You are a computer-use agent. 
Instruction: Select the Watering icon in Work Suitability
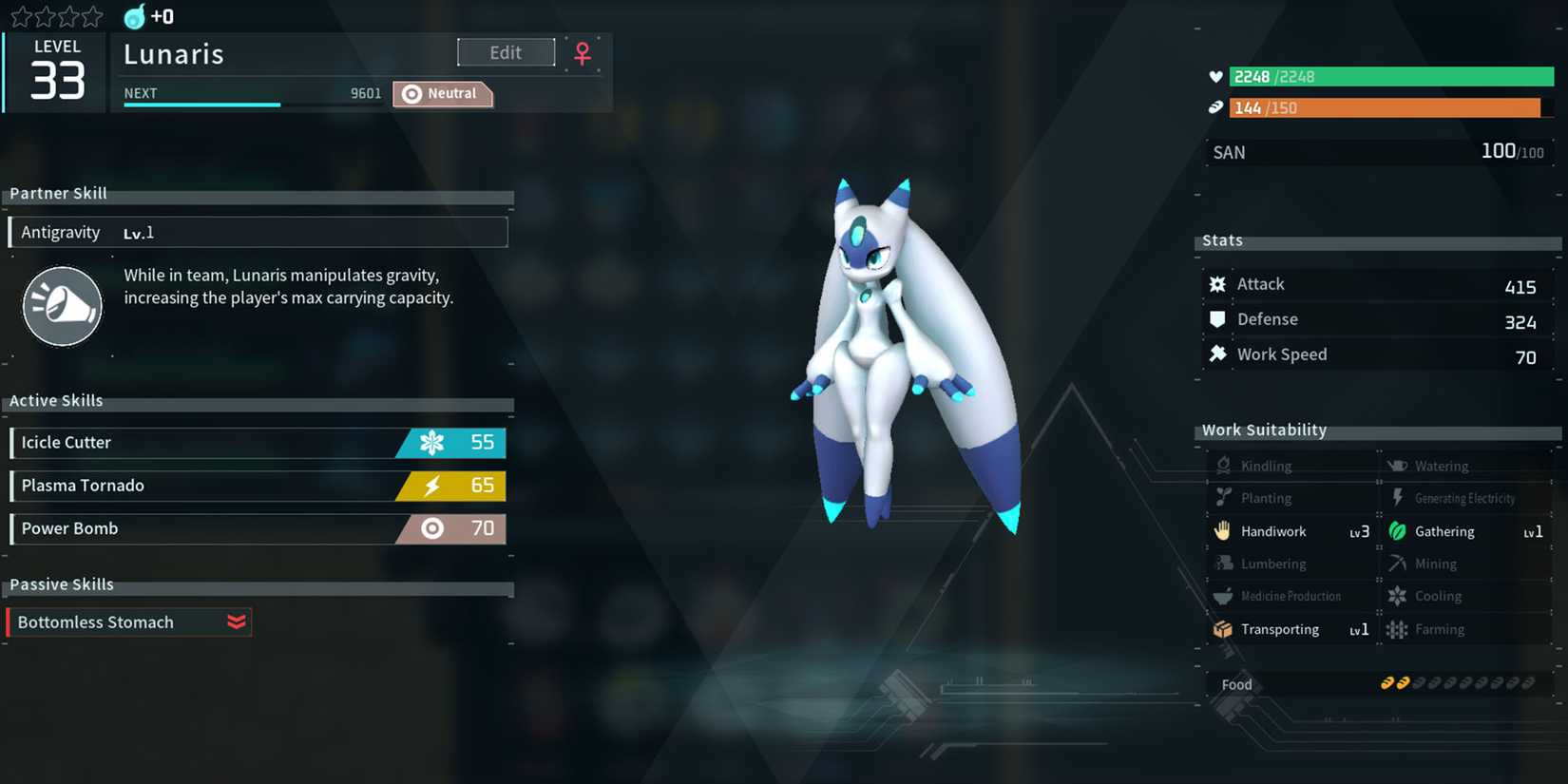(1398, 465)
